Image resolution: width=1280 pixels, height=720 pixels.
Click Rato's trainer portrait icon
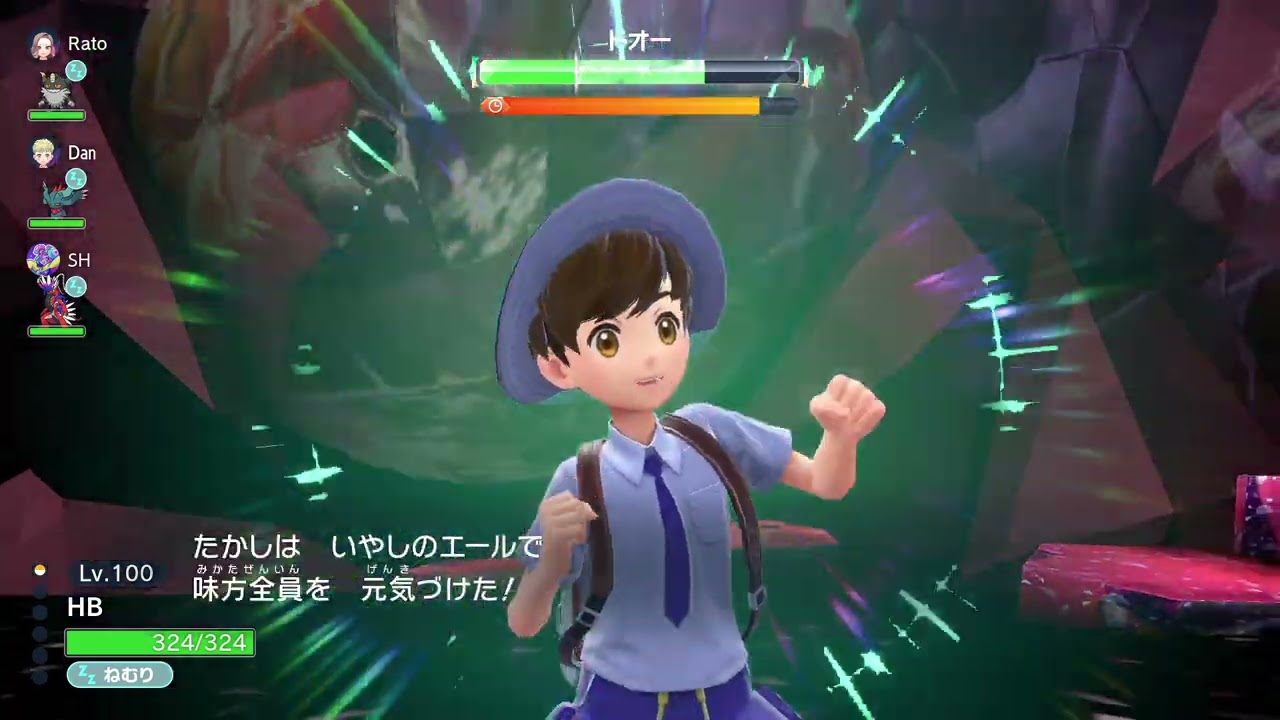(43, 45)
